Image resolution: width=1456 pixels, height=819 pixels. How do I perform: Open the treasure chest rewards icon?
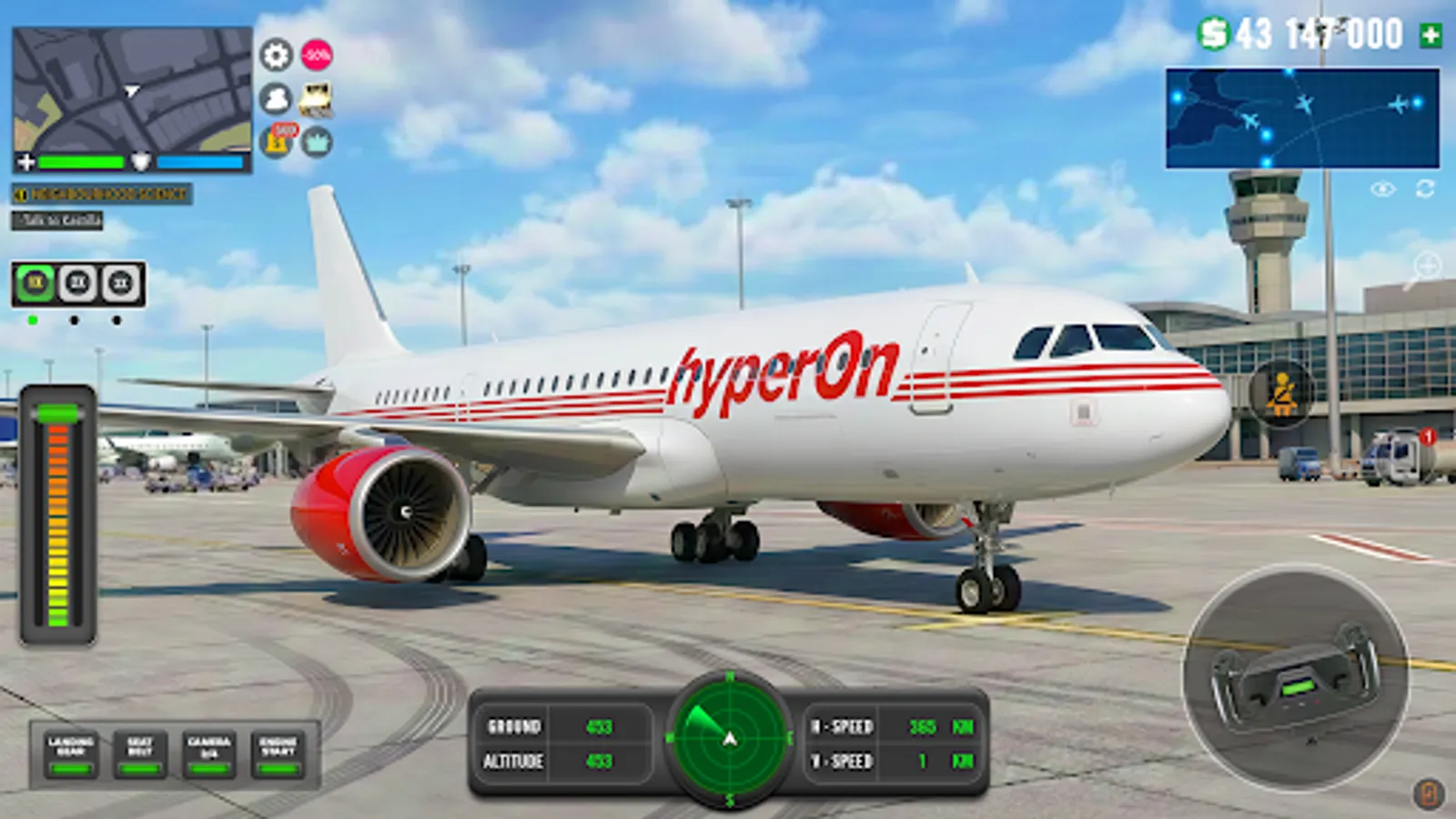pos(315,100)
